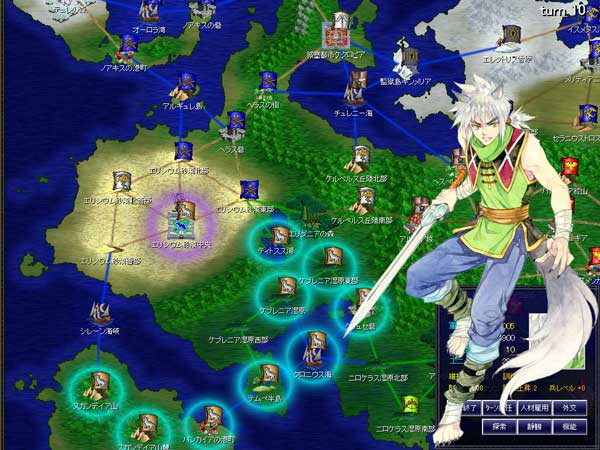Open the 機能 functions menu
This screenshot has height=450, width=600.
point(568,426)
